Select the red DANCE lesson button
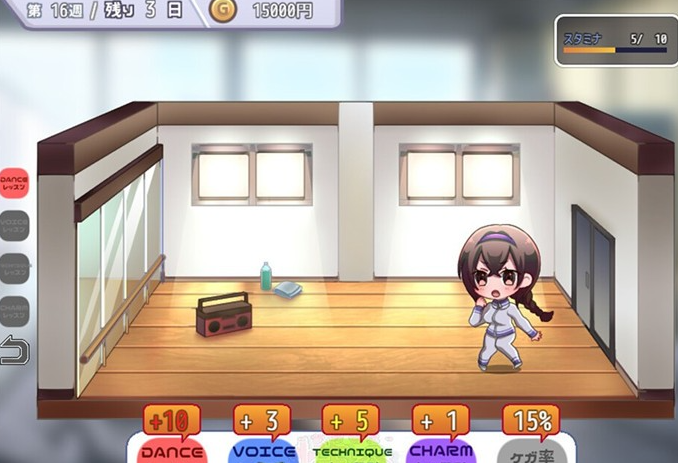This screenshot has width=678, height=463. [14, 182]
